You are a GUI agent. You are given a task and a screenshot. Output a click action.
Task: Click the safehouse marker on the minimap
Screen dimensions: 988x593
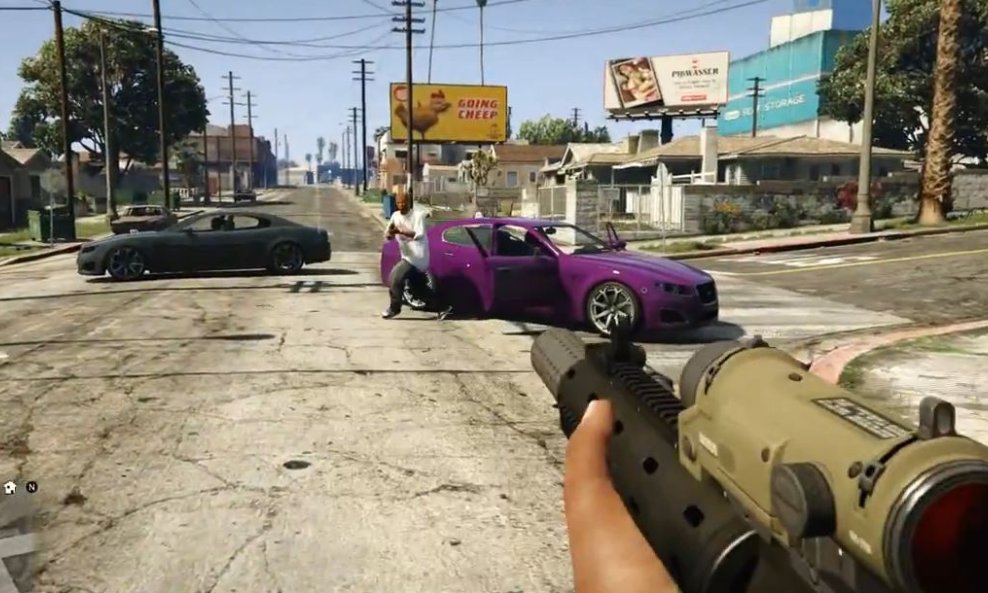[x=10, y=487]
